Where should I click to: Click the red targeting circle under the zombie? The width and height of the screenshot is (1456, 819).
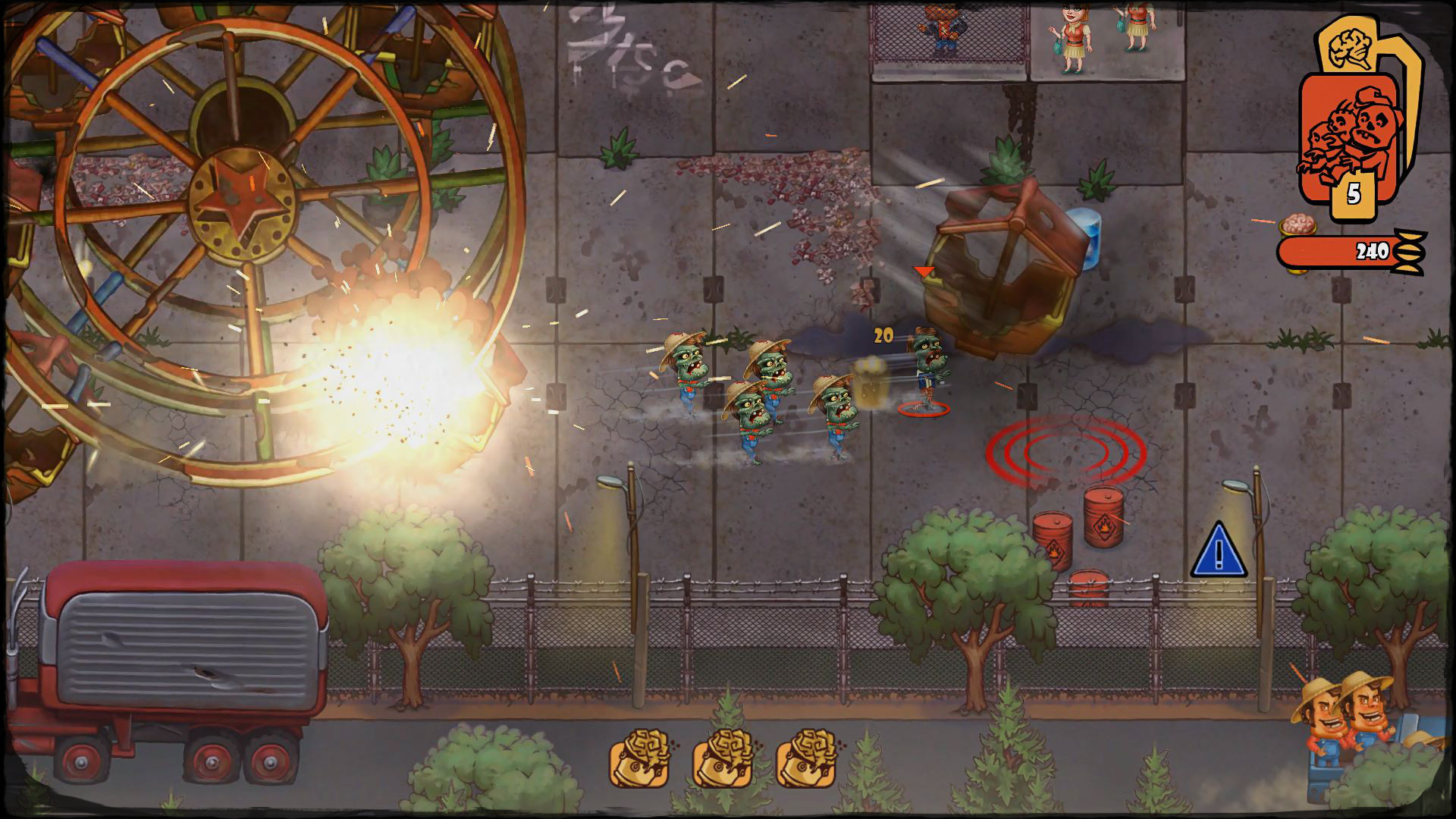(x=924, y=409)
